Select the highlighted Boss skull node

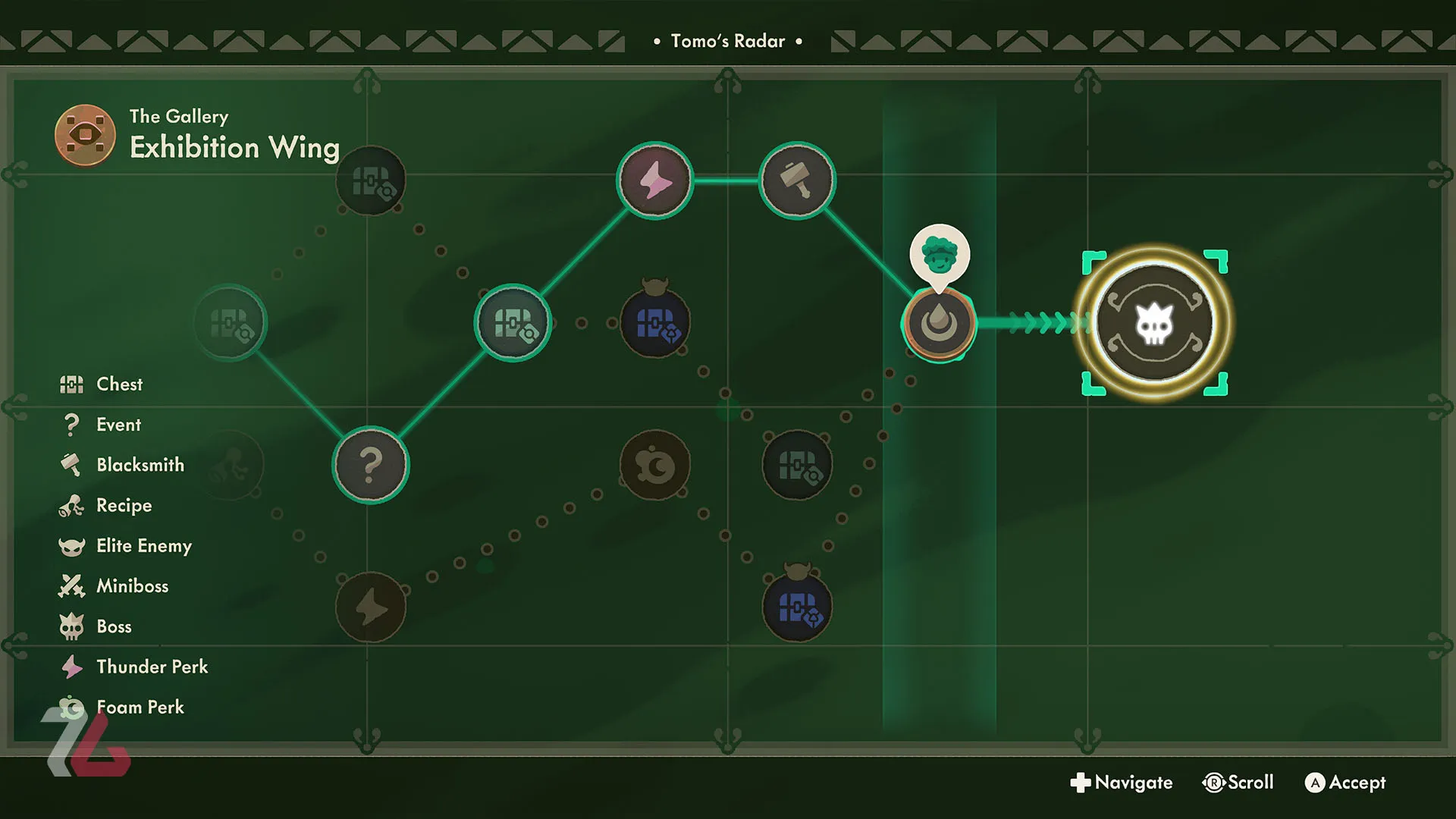[x=1153, y=324]
